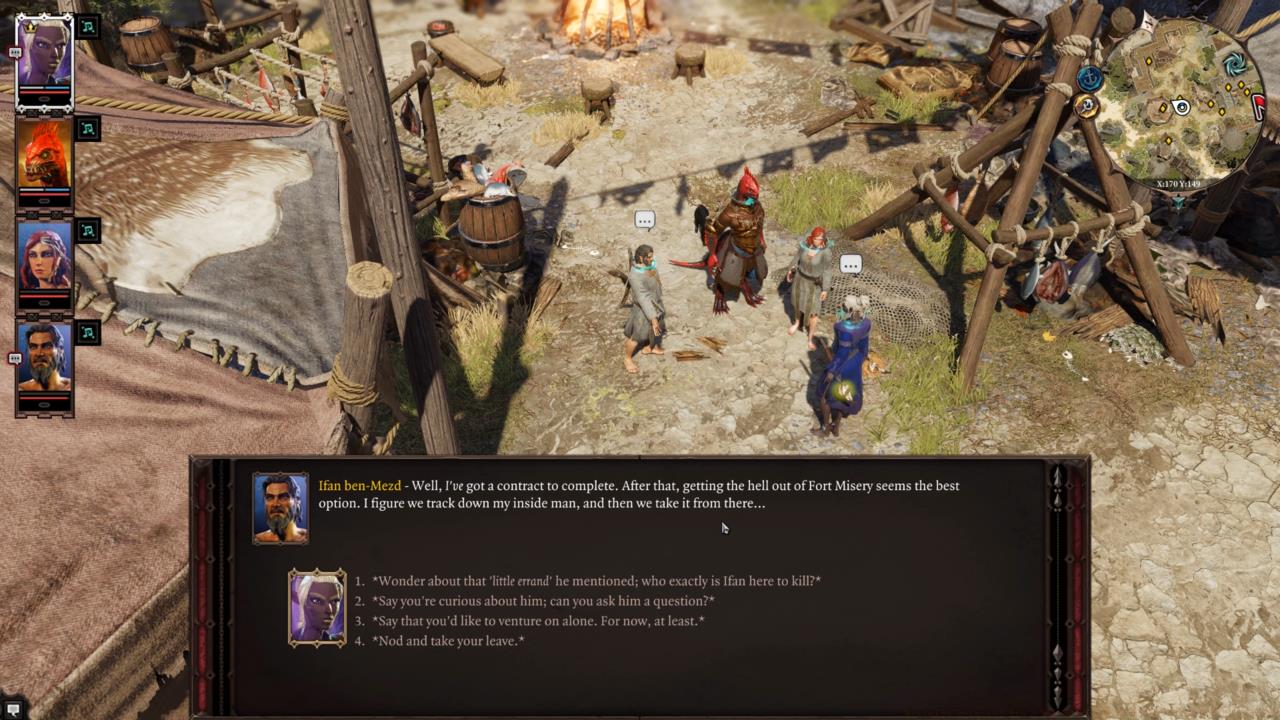Select the red lizard character's music note icon
The width and height of the screenshot is (1280, 720).
tap(87, 130)
